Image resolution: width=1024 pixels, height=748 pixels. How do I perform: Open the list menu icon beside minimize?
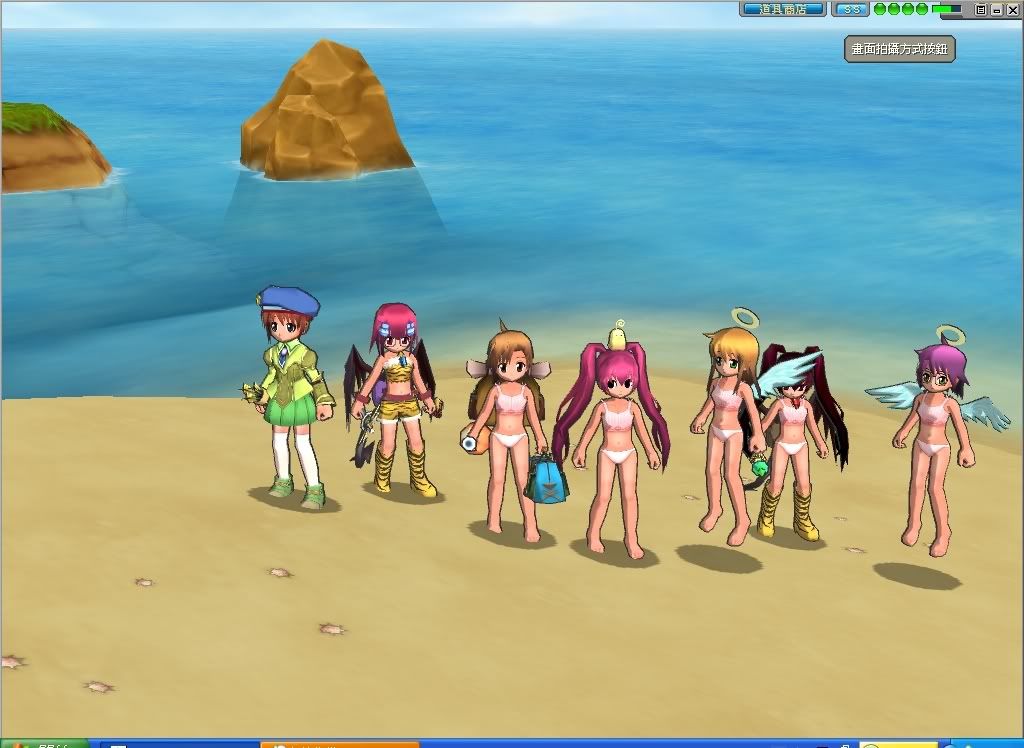coord(981,9)
